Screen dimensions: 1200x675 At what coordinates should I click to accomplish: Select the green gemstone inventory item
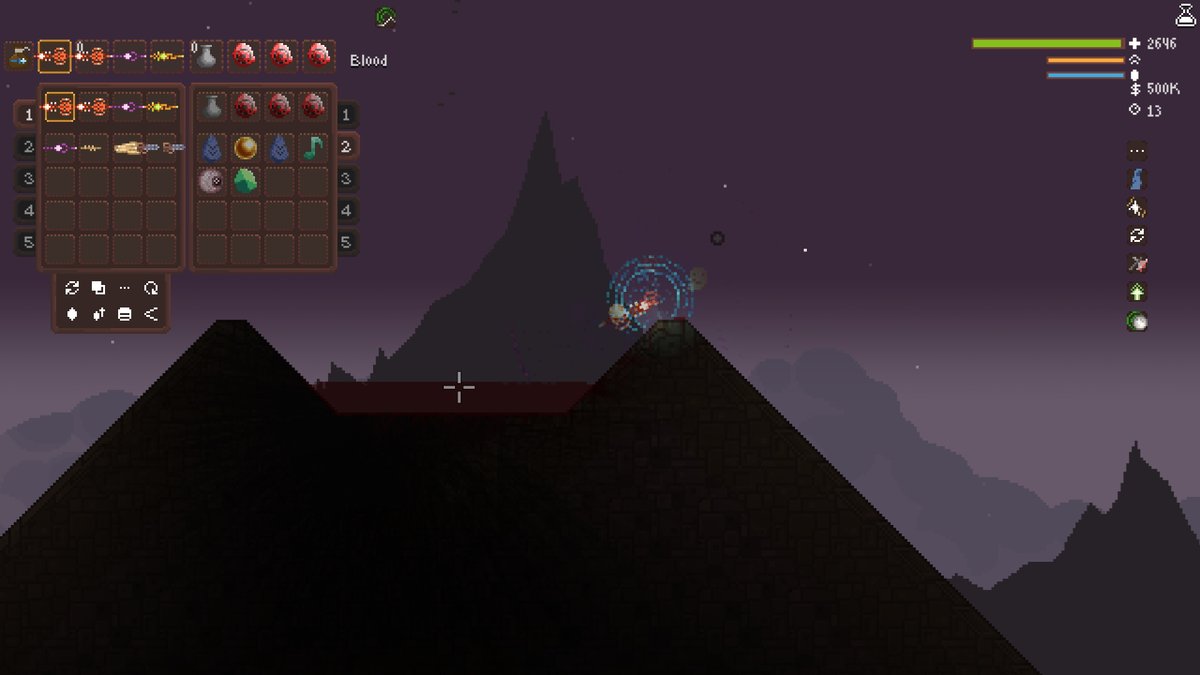[x=246, y=181]
